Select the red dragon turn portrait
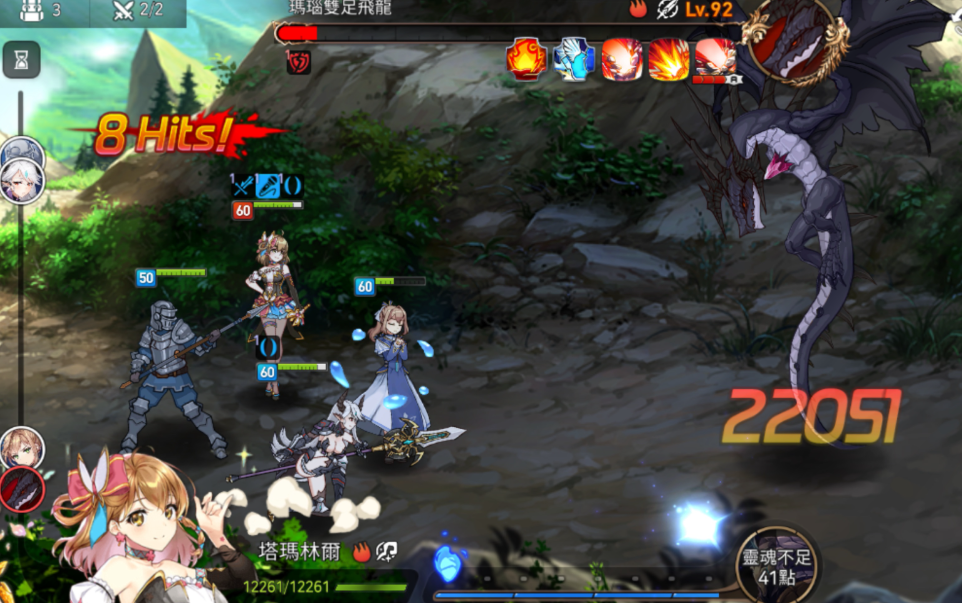 click(x=21, y=489)
